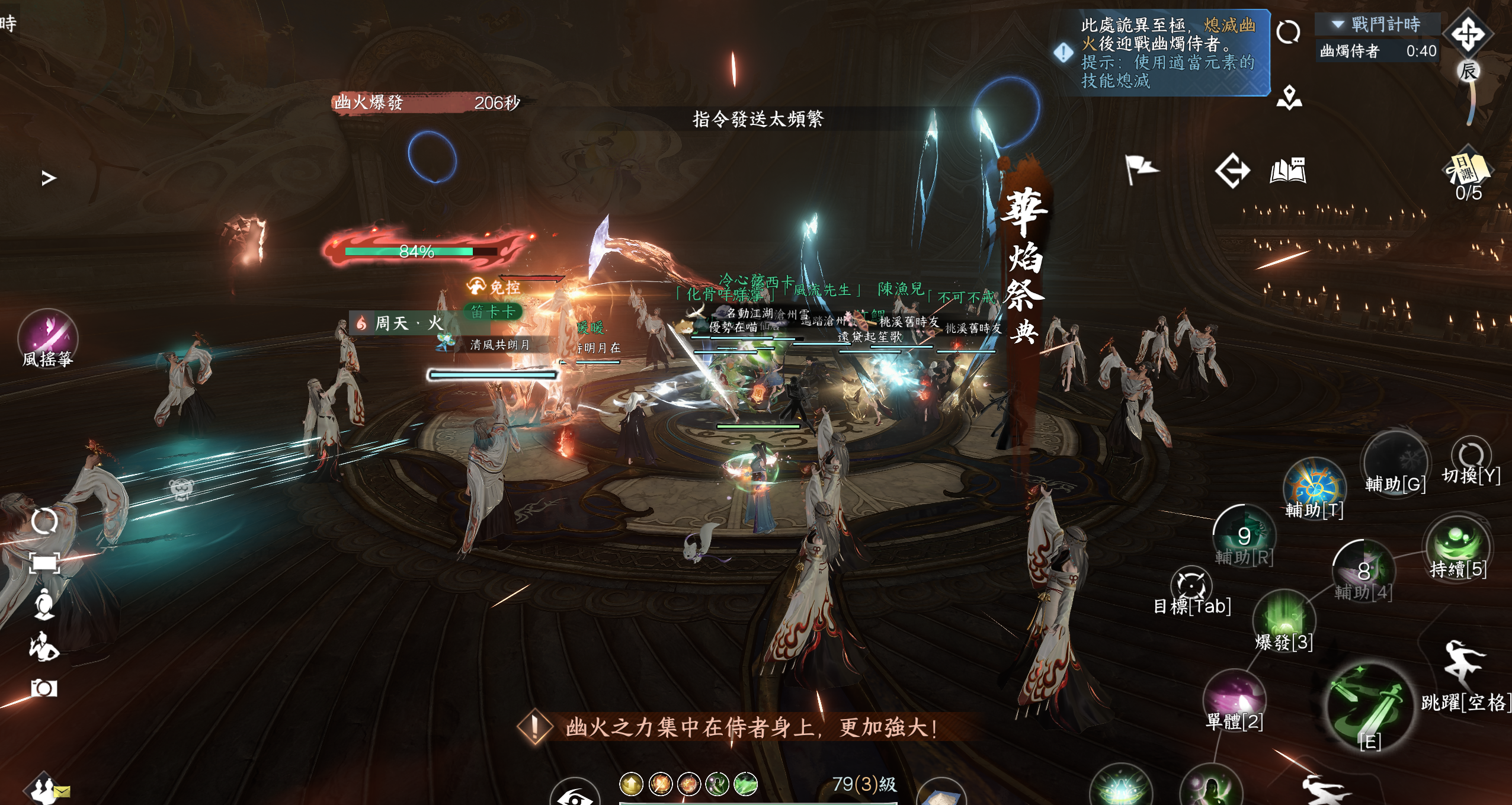Collapse the 戰鬥計時 battle timer dropdown

(x=1337, y=24)
